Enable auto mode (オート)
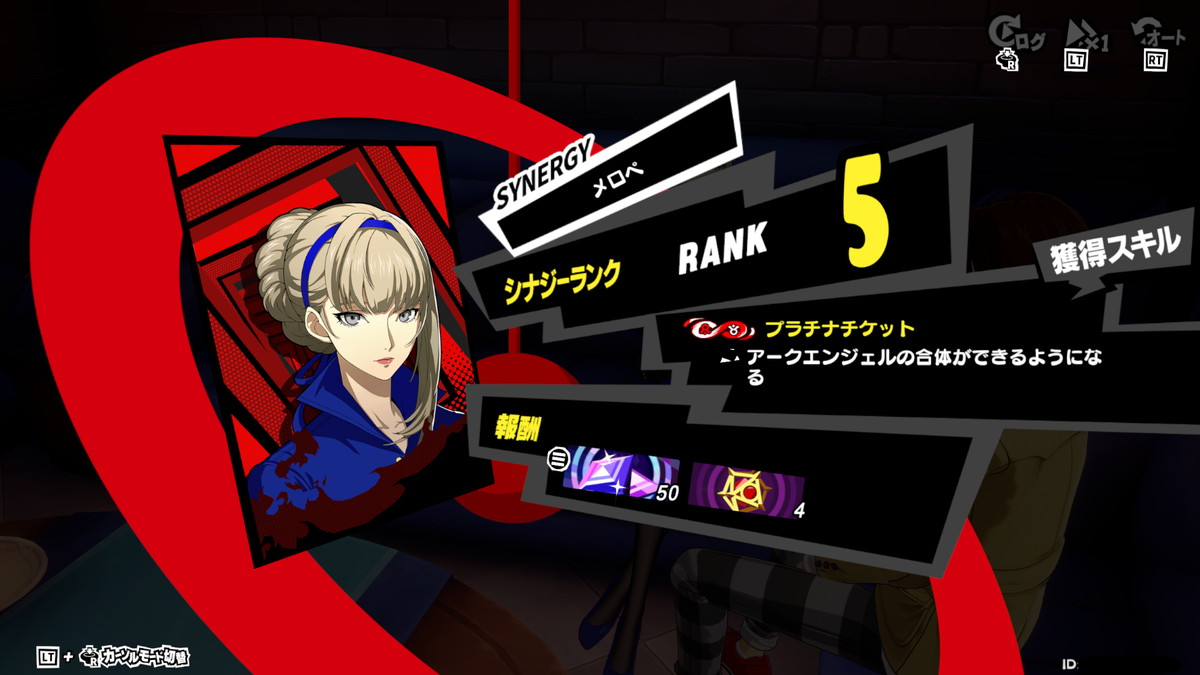The image size is (1200, 675). point(1158,37)
